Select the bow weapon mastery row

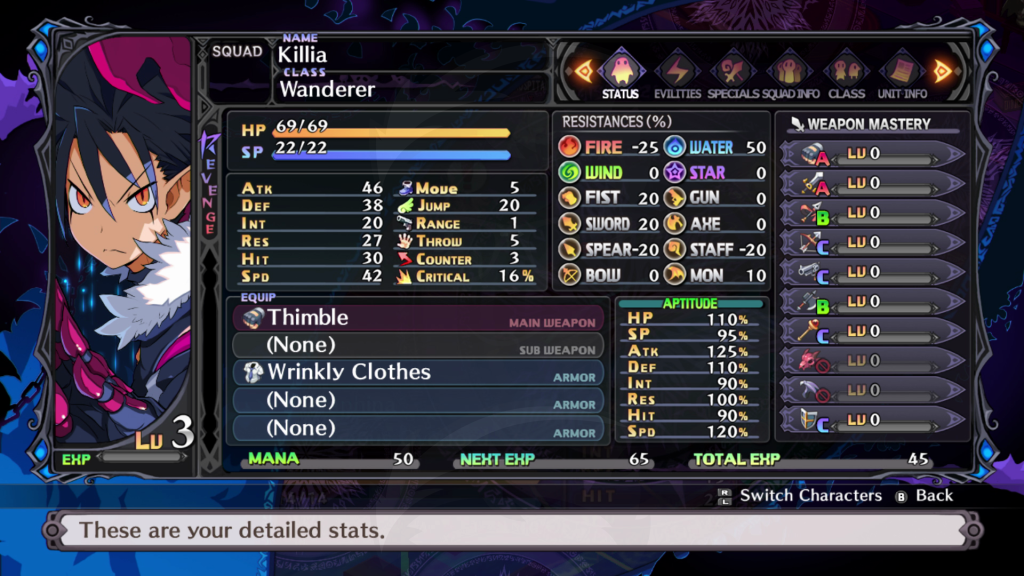click(872, 242)
